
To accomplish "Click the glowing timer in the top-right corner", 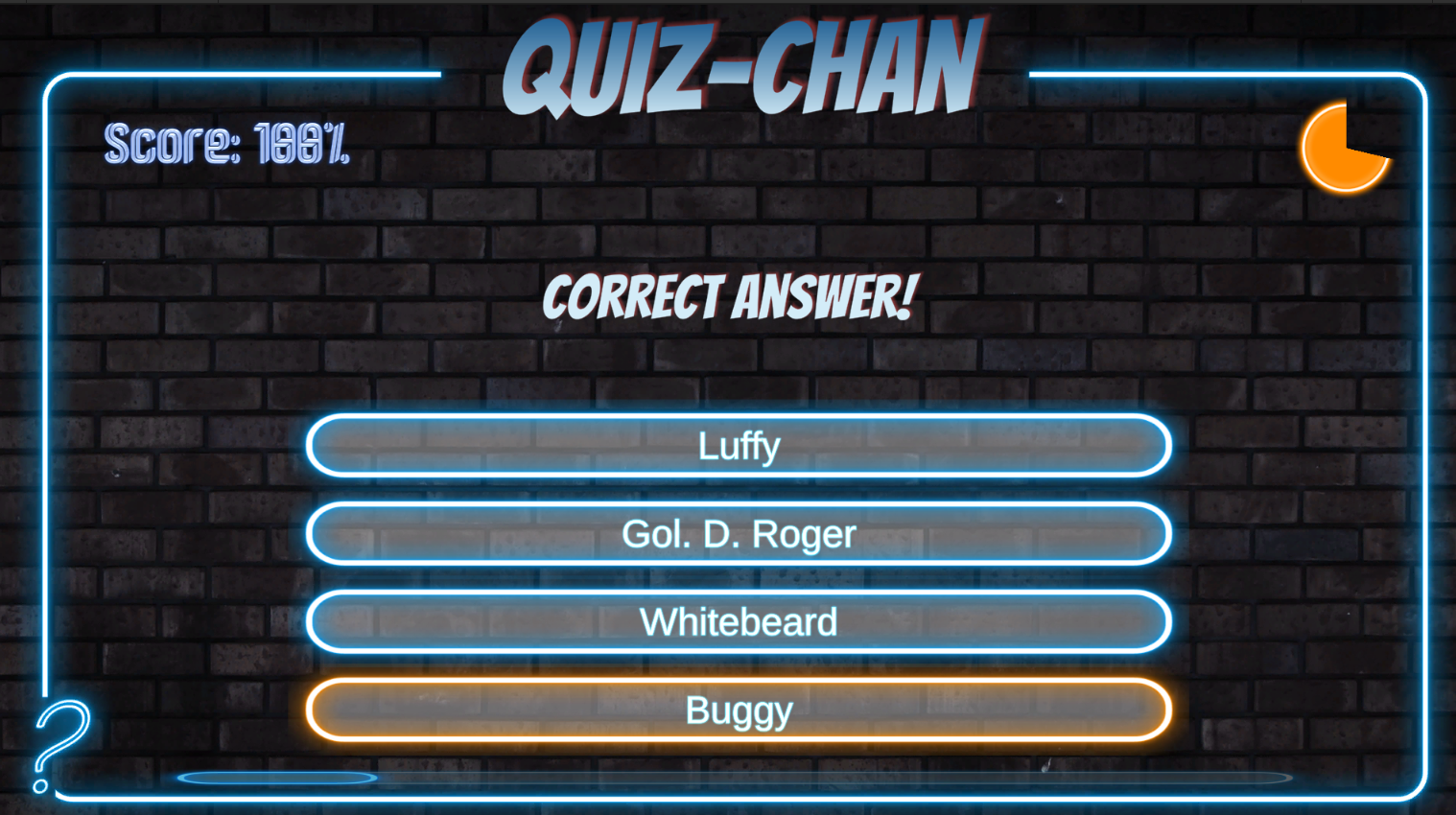I will [x=1345, y=149].
